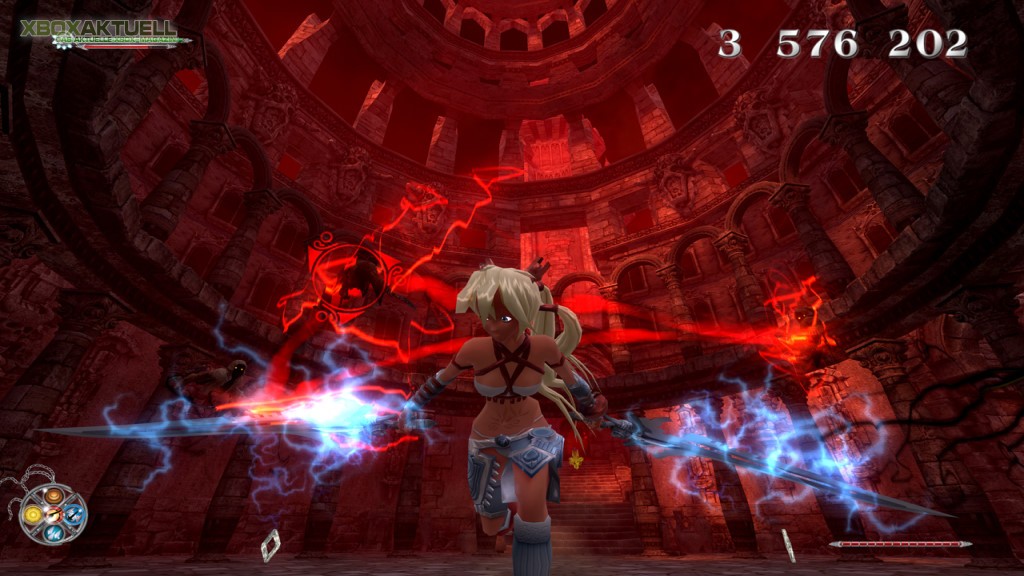
Task: Select the brown earth orb on the amulet
Action: [54, 496]
